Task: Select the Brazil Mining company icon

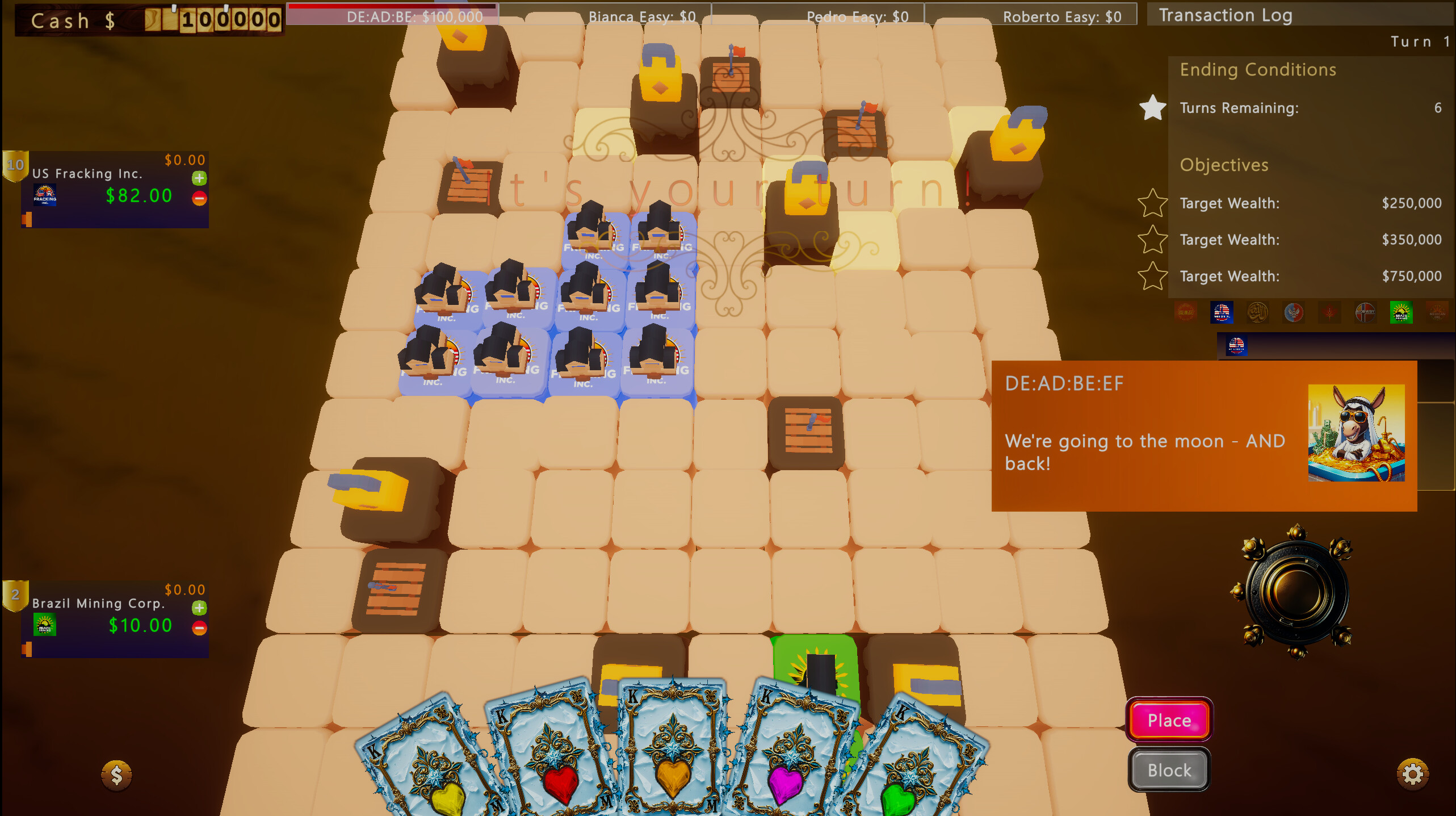Action: coord(1402,312)
